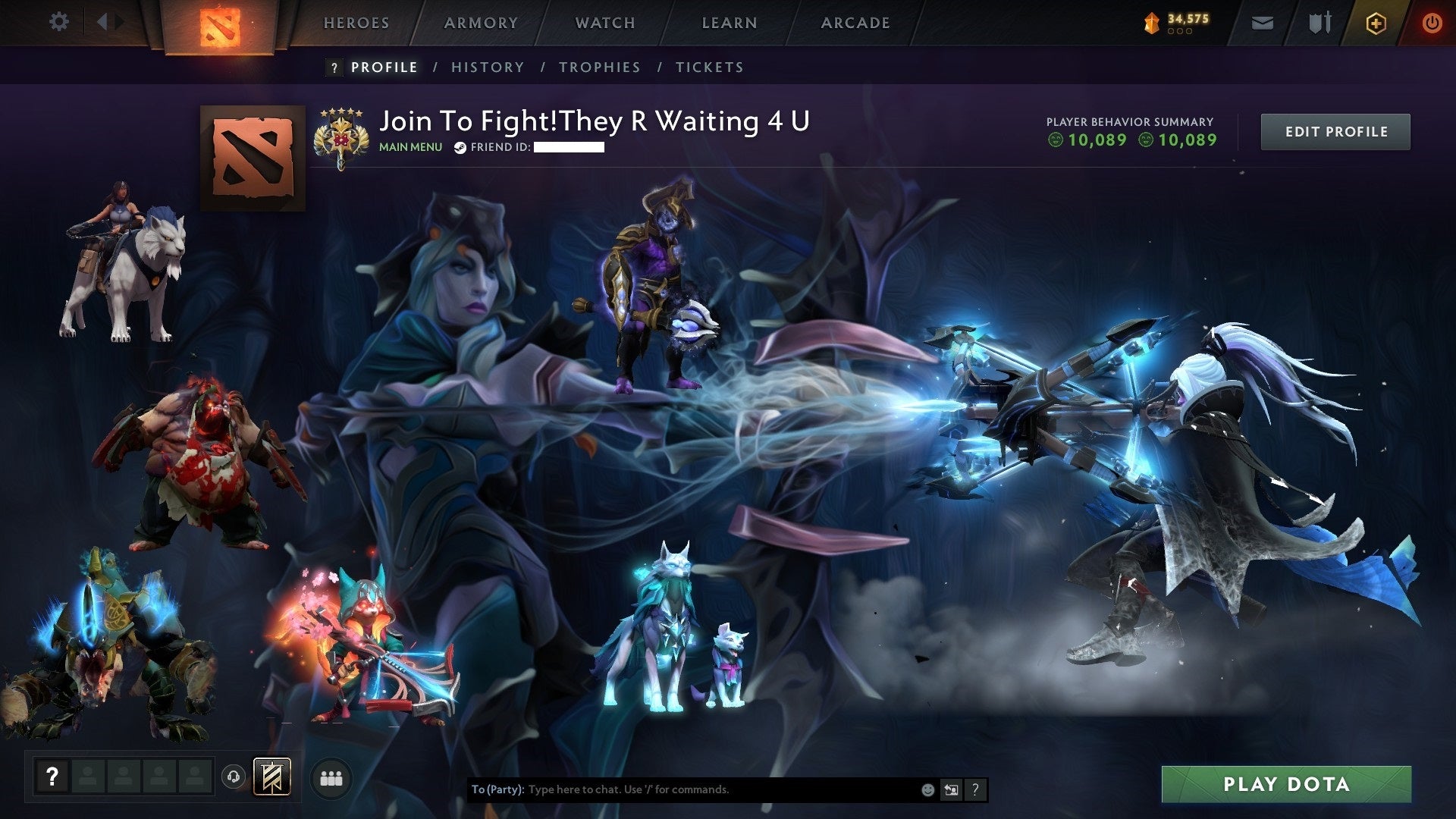Expand the shard level dots under 34,575
Viewport: 1456px width, 819px height.
[1179, 32]
